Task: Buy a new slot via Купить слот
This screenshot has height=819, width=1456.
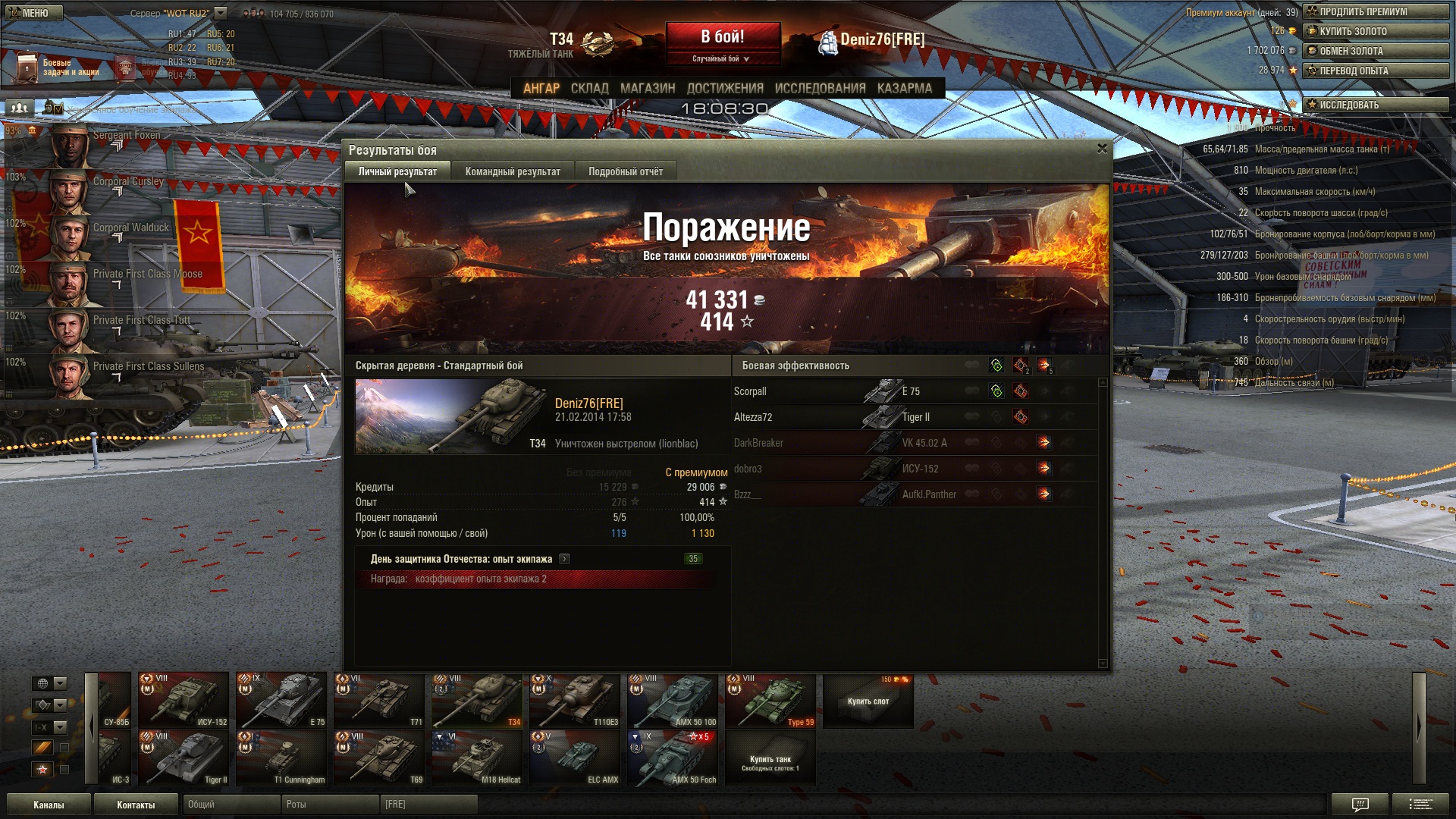Action: pos(868,701)
